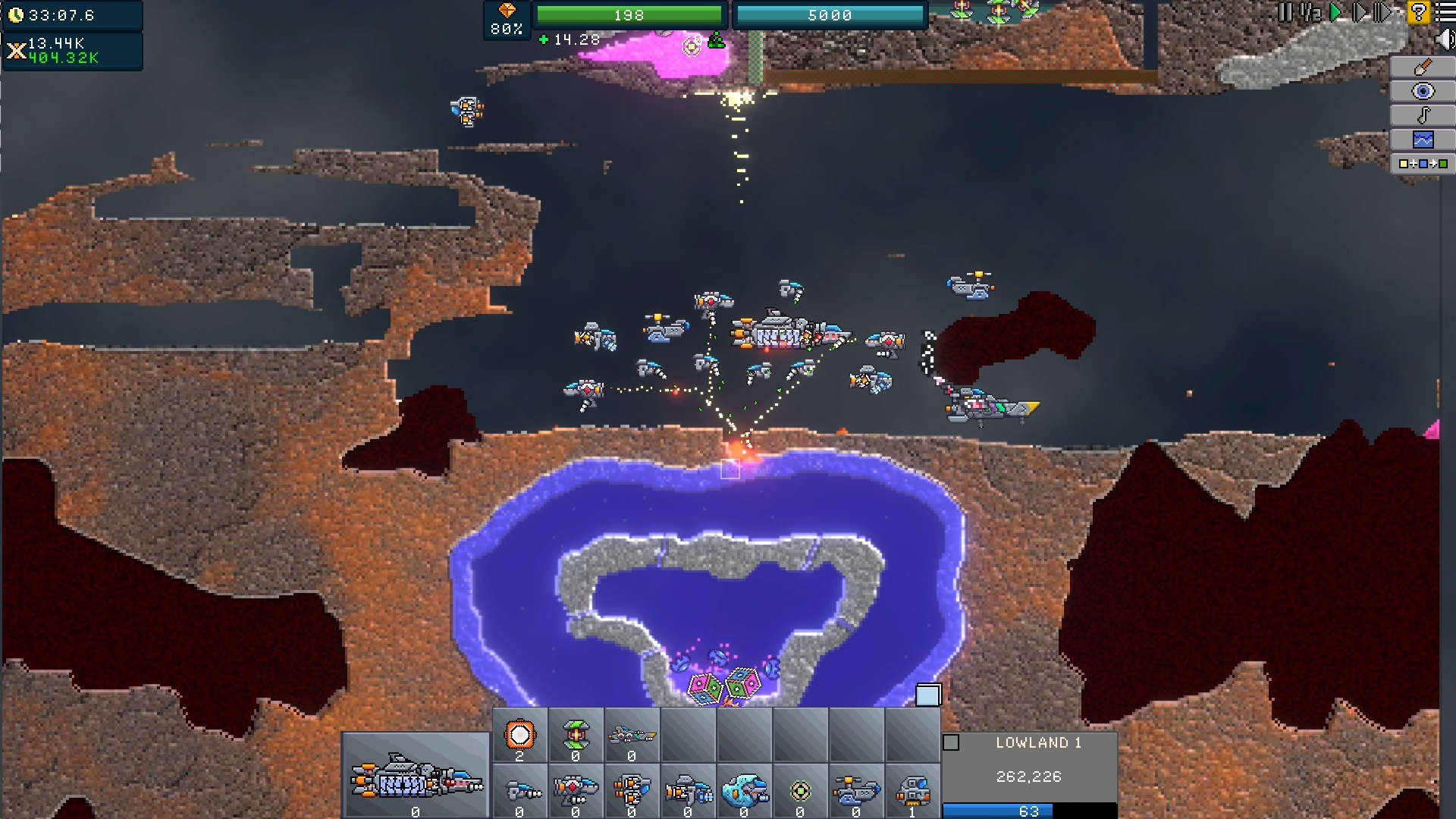Set game speed to half
This screenshot has height=819, width=1456.
tap(1310, 12)
